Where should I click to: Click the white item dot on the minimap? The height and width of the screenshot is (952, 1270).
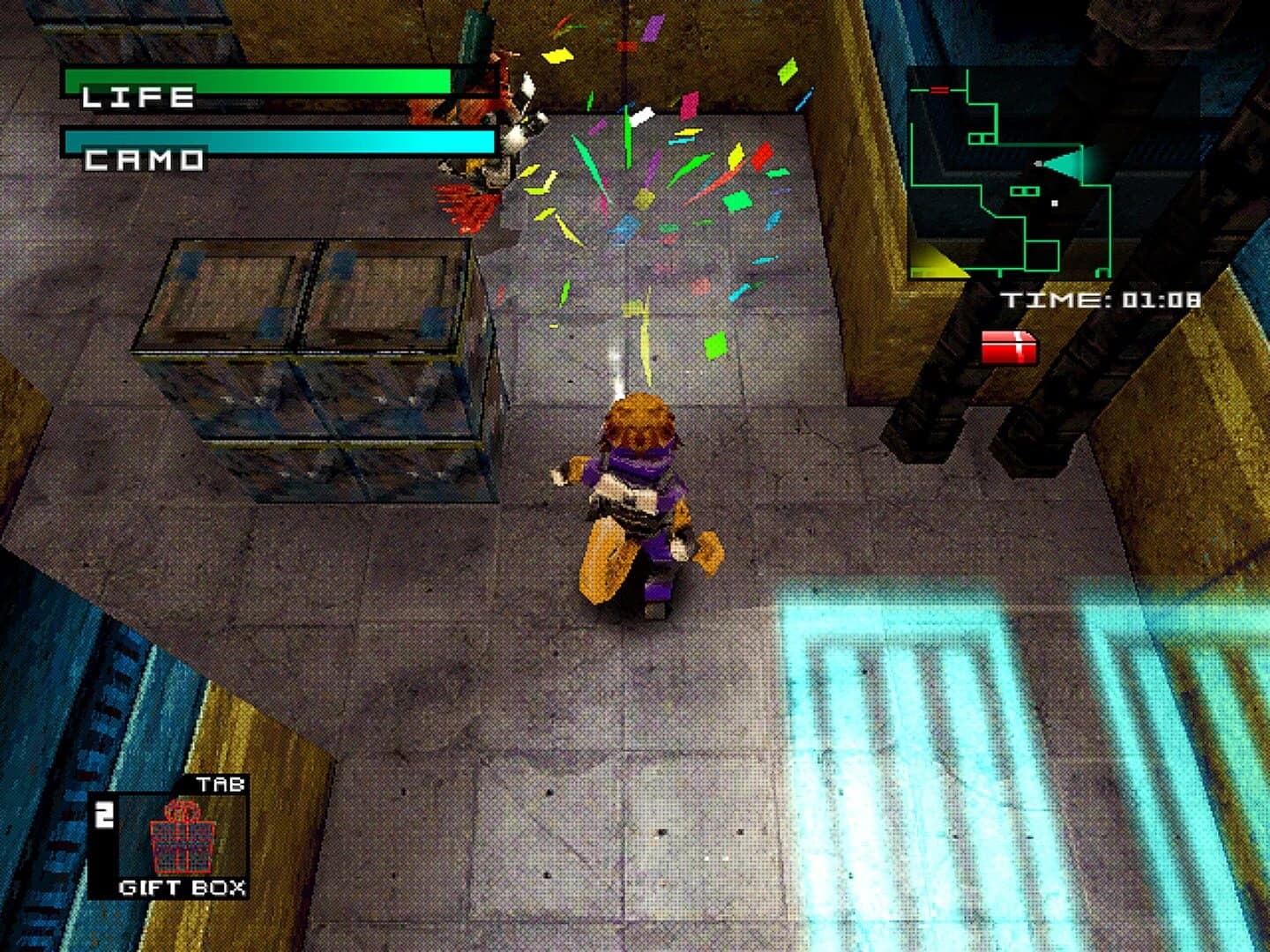pyautogui.click(x=1055, y=203)
